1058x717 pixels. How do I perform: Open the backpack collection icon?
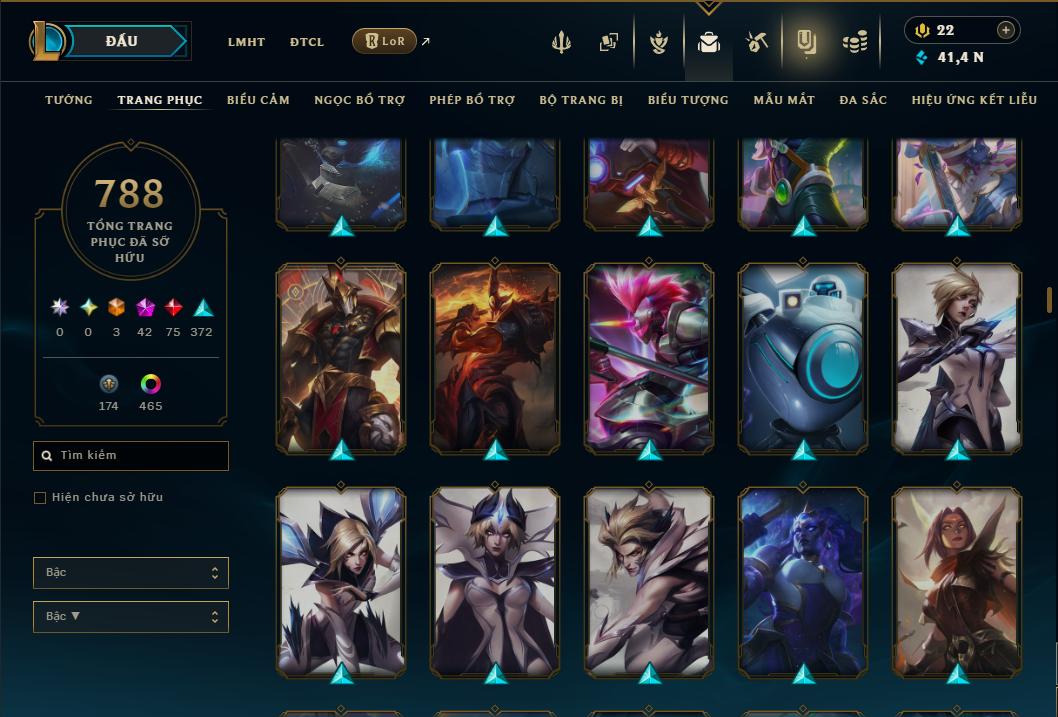[709, 42]
